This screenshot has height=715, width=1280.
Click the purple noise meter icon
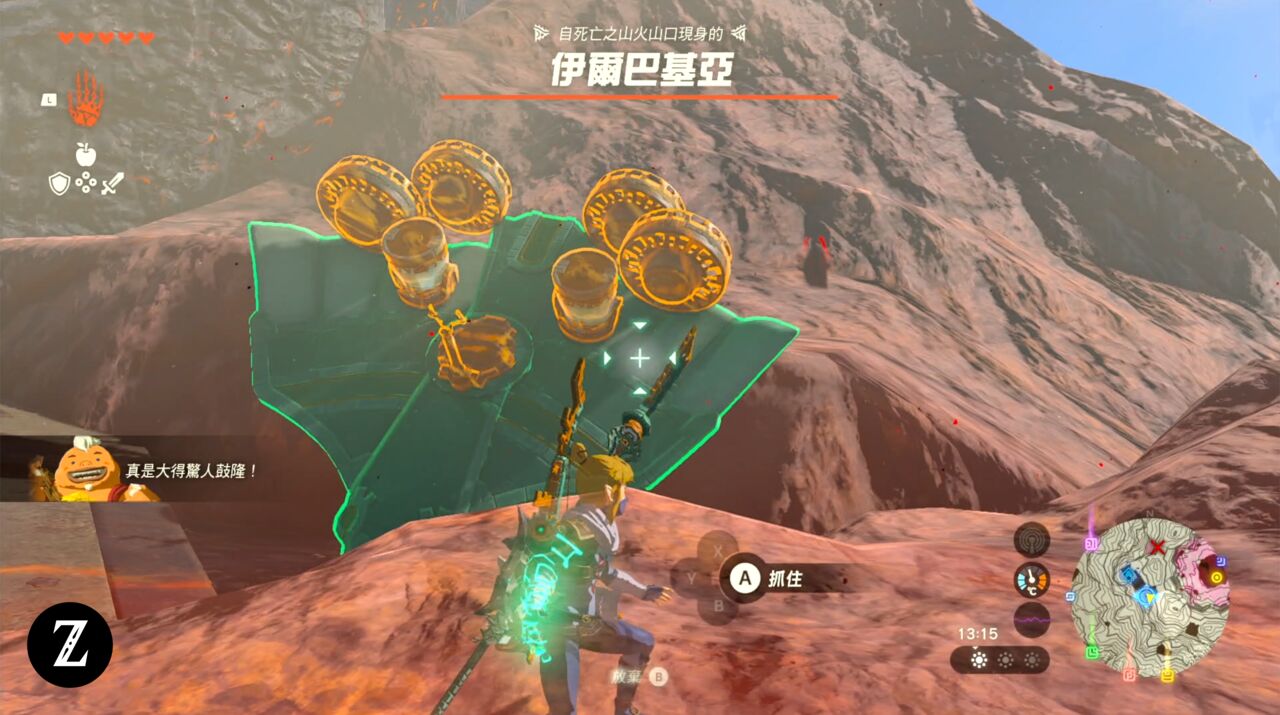1031,620
